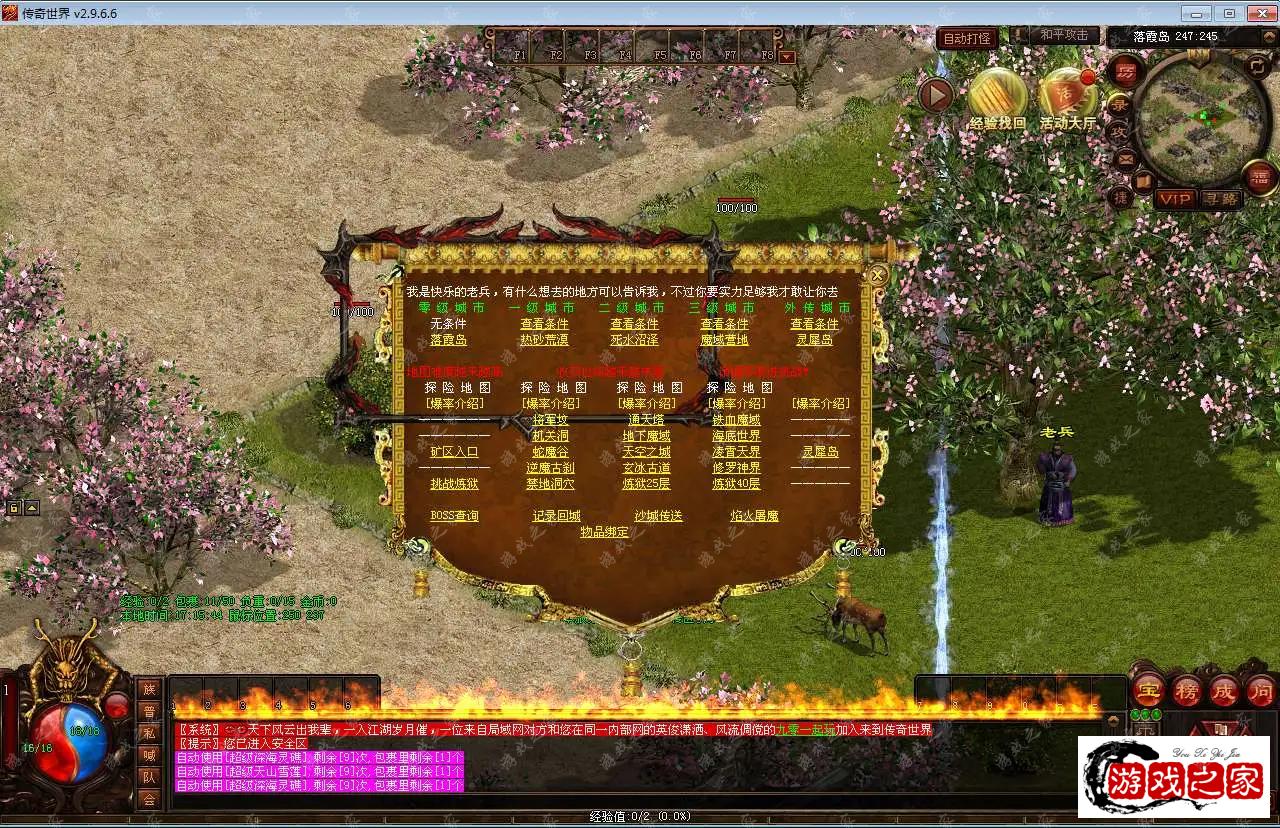The width and height of the screenshot is (1280, 828).
Task: Open the BOSS查询 lookup
Action: click(x=454, y=516)
